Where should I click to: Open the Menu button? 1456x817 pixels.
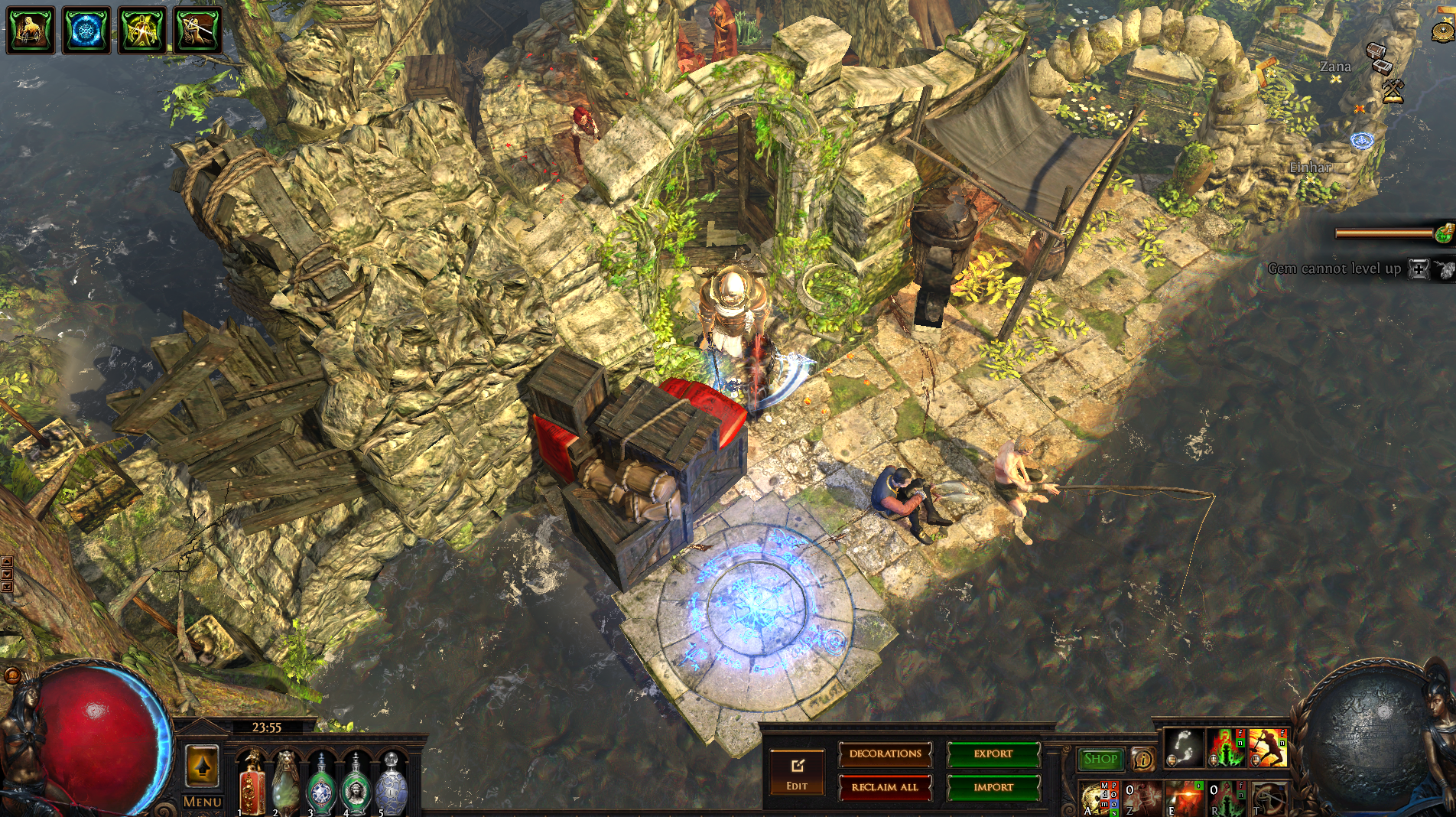203,802
